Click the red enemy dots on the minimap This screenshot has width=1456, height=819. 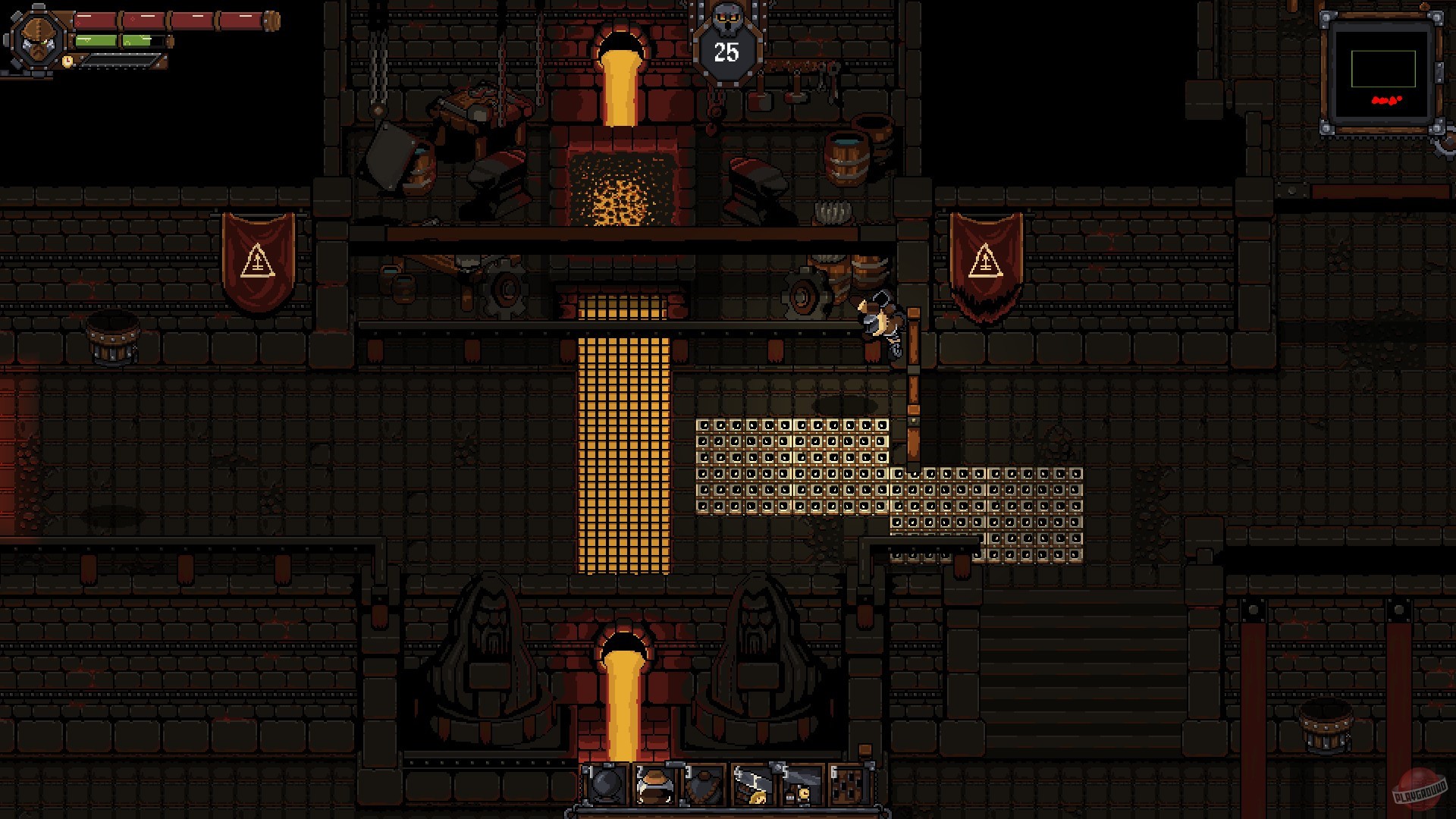click(x=1385, y=99)
